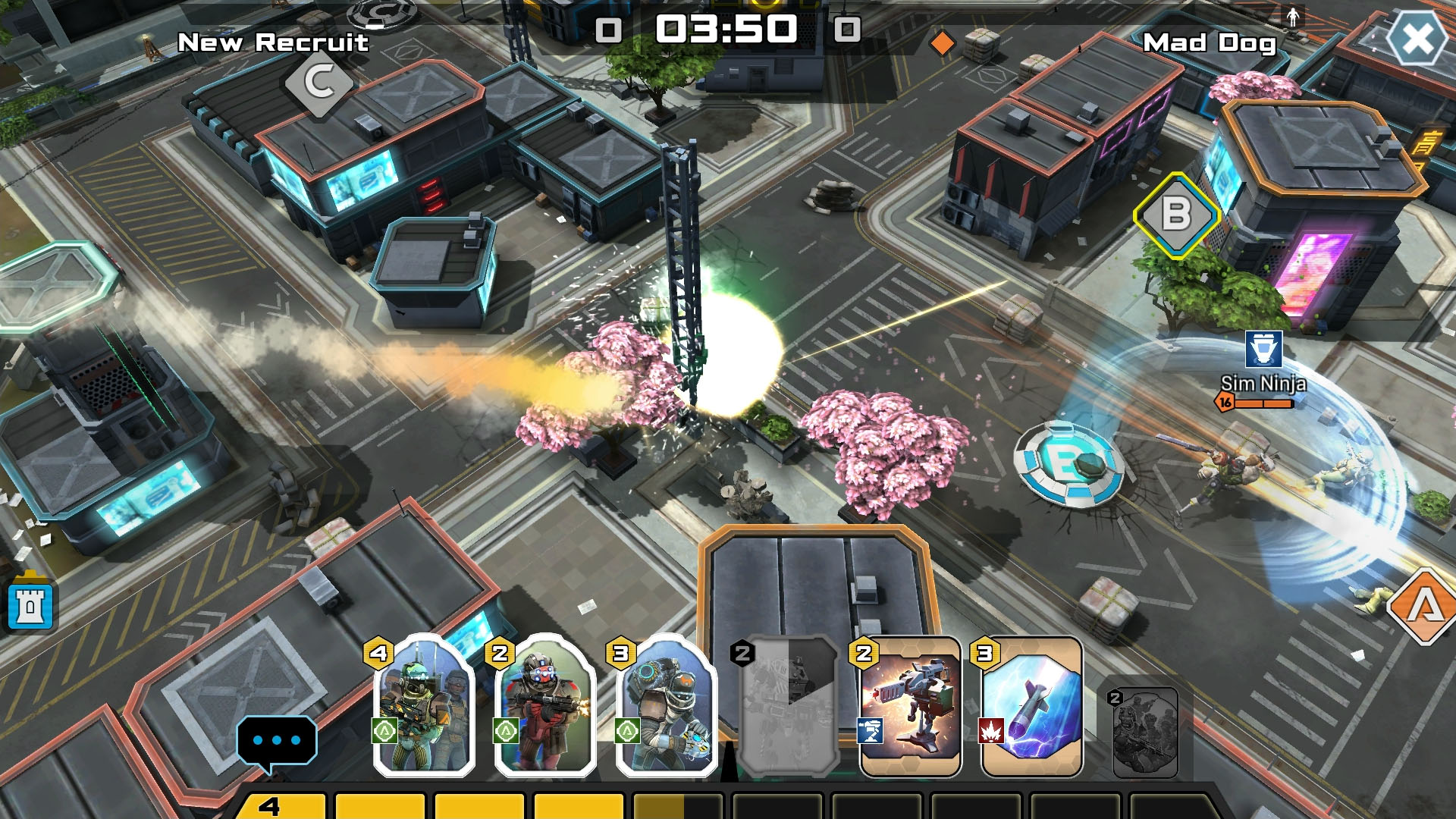Tap the blue tower base icon
Viewport: 1456px width, 819px height.
point(30,606)
